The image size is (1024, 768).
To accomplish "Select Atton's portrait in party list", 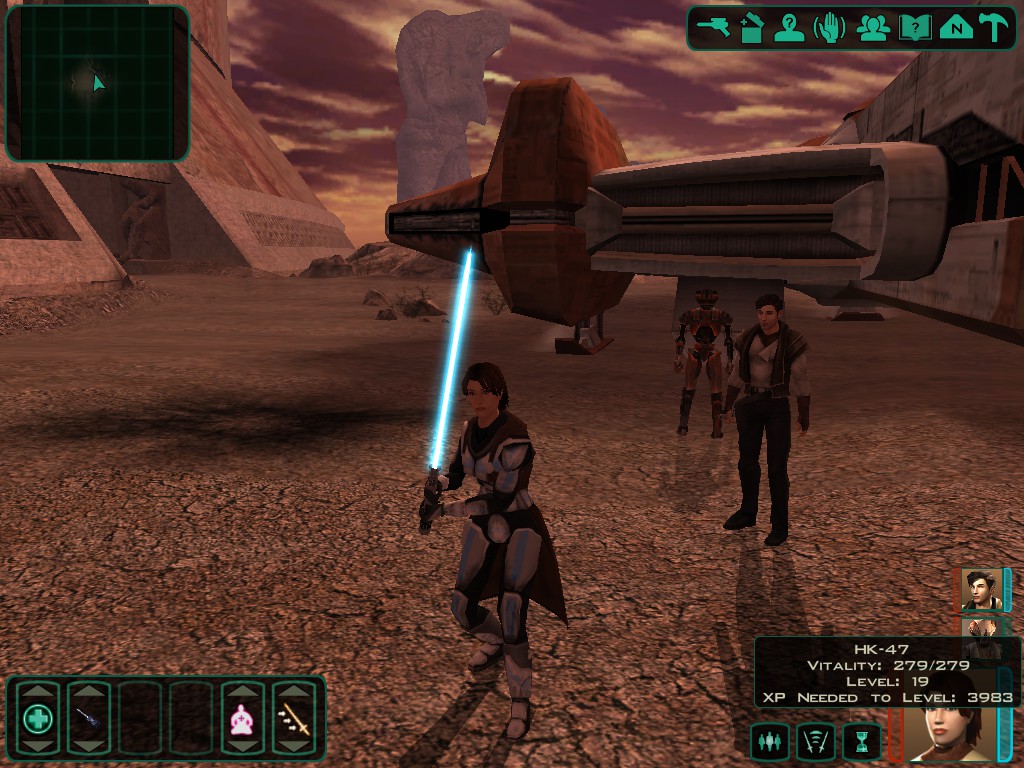I will coord(980,589).
